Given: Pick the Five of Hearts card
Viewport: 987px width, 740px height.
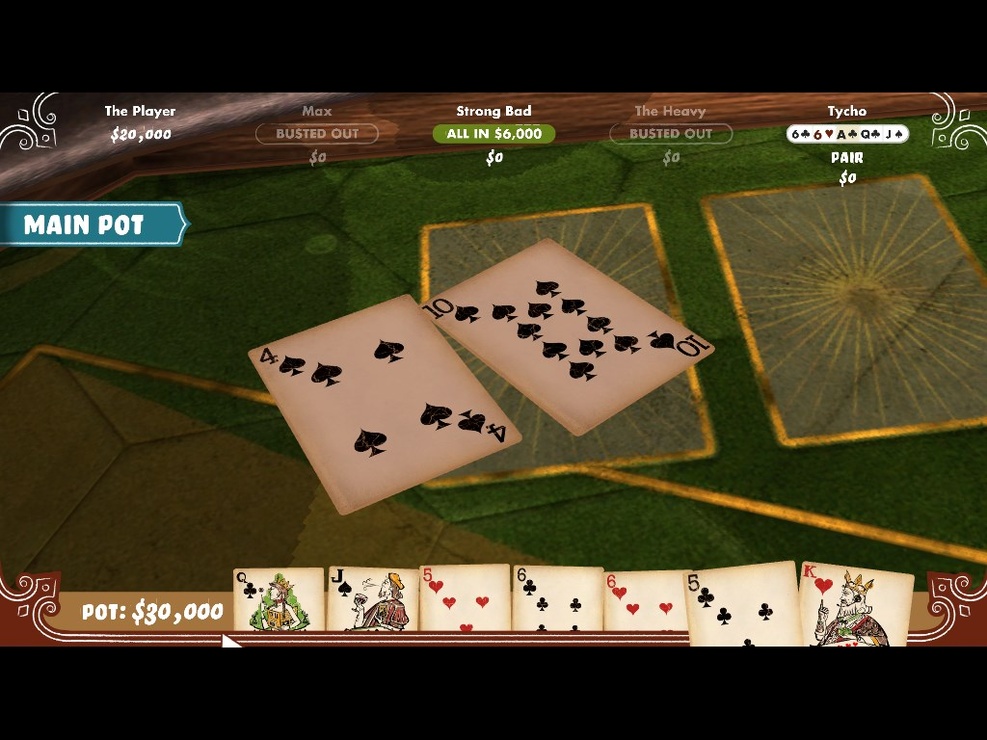Looking at the screenshot, I should (x=464, y=598).
